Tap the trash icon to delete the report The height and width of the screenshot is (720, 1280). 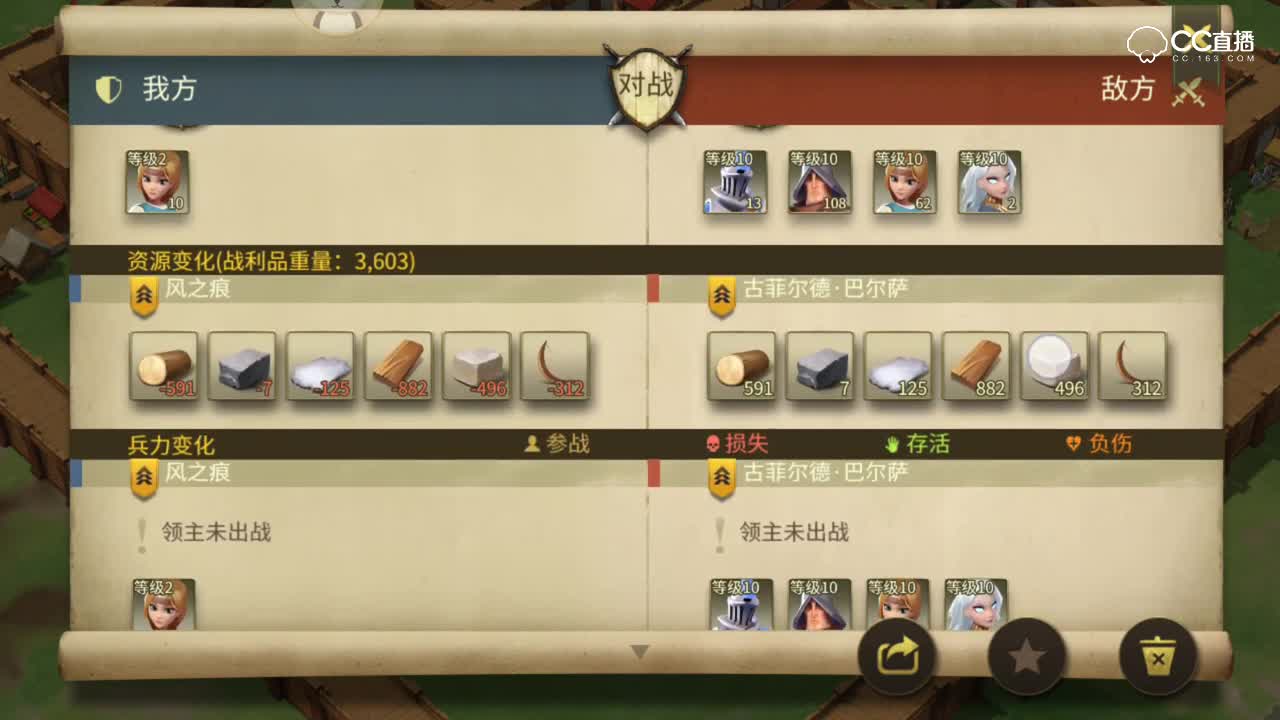pyautogui.click(x=1157, y=655)
